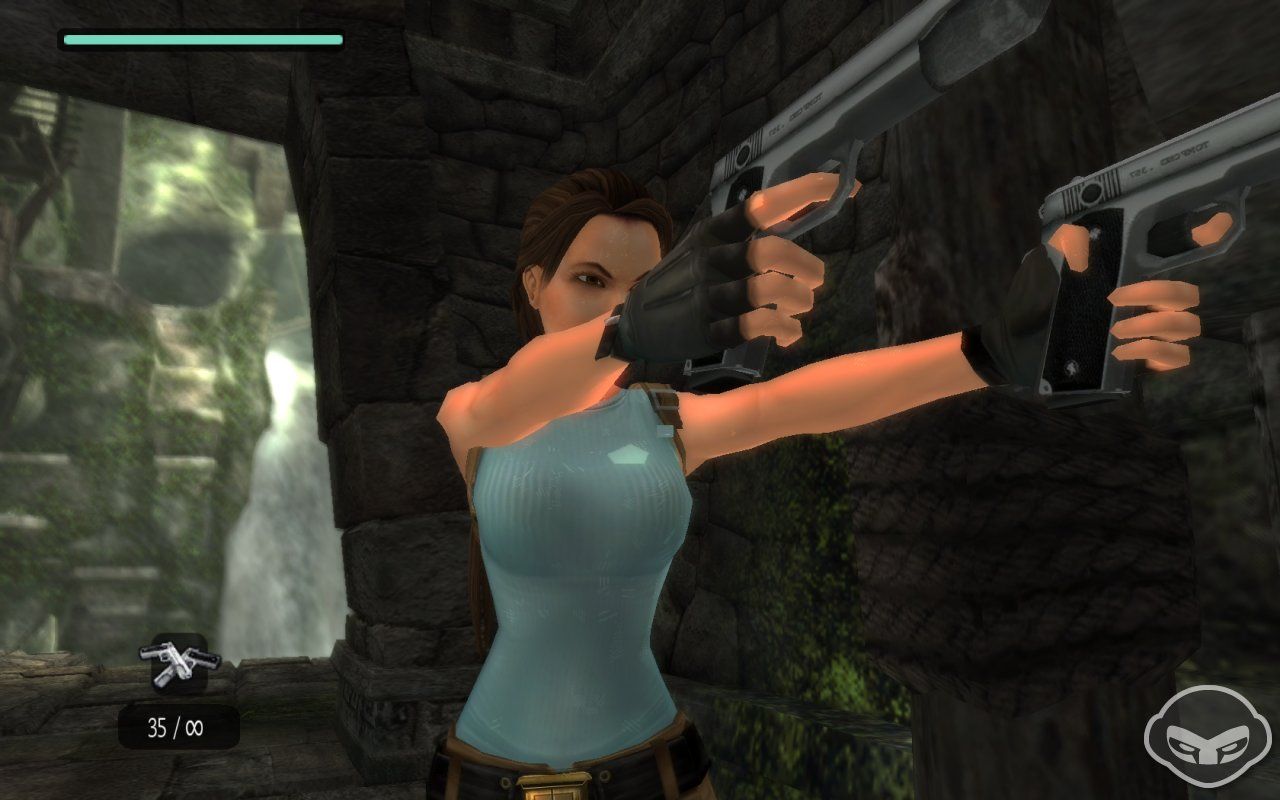Click the slash separator in the ammo readout
This screenshot has height=800, width=1280.
[x=175, y=726]
